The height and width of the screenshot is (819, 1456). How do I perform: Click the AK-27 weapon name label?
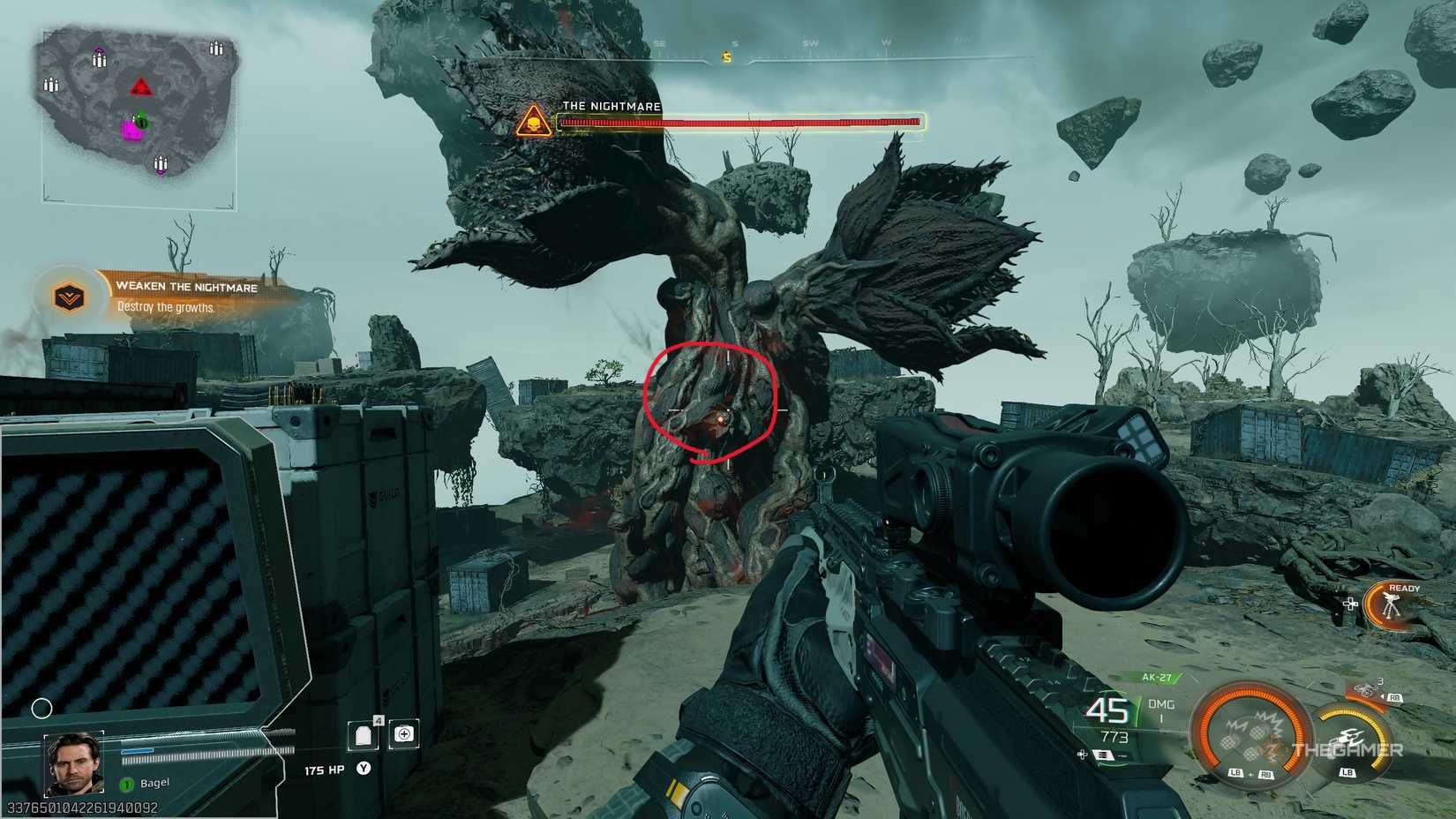[1158, 677]
